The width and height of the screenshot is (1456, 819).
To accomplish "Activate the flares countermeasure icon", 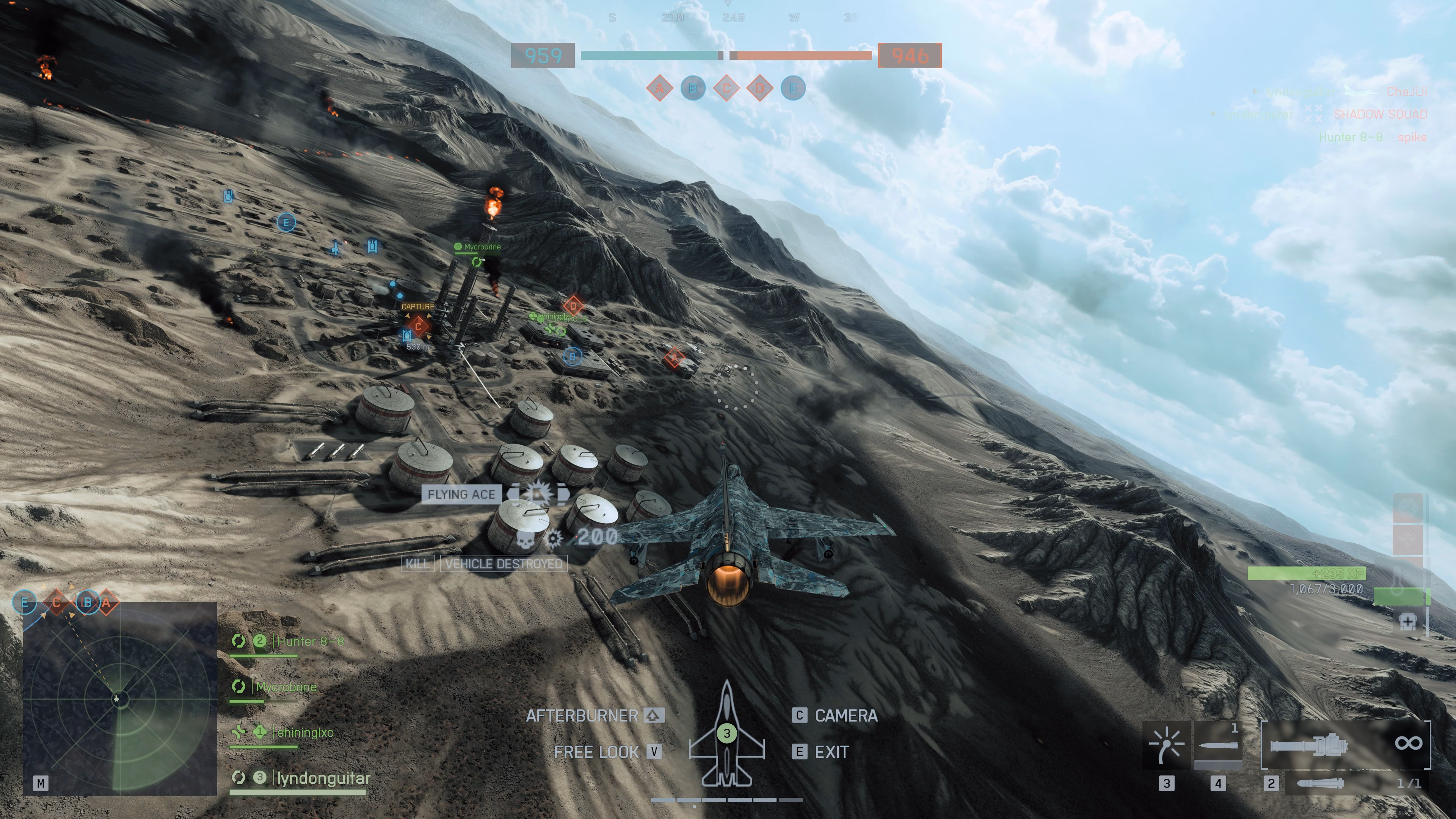I will (x=1167, y=745).
